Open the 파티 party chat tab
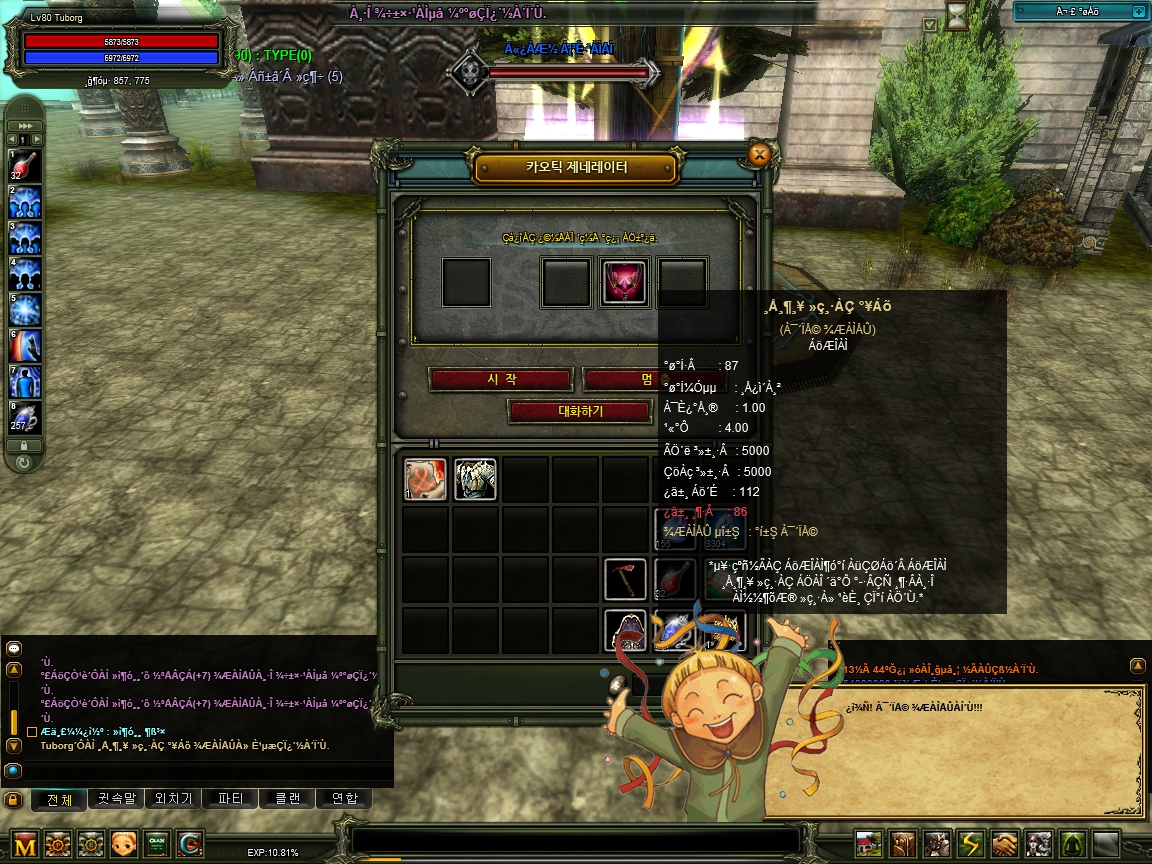 click(x=230, y=799)
